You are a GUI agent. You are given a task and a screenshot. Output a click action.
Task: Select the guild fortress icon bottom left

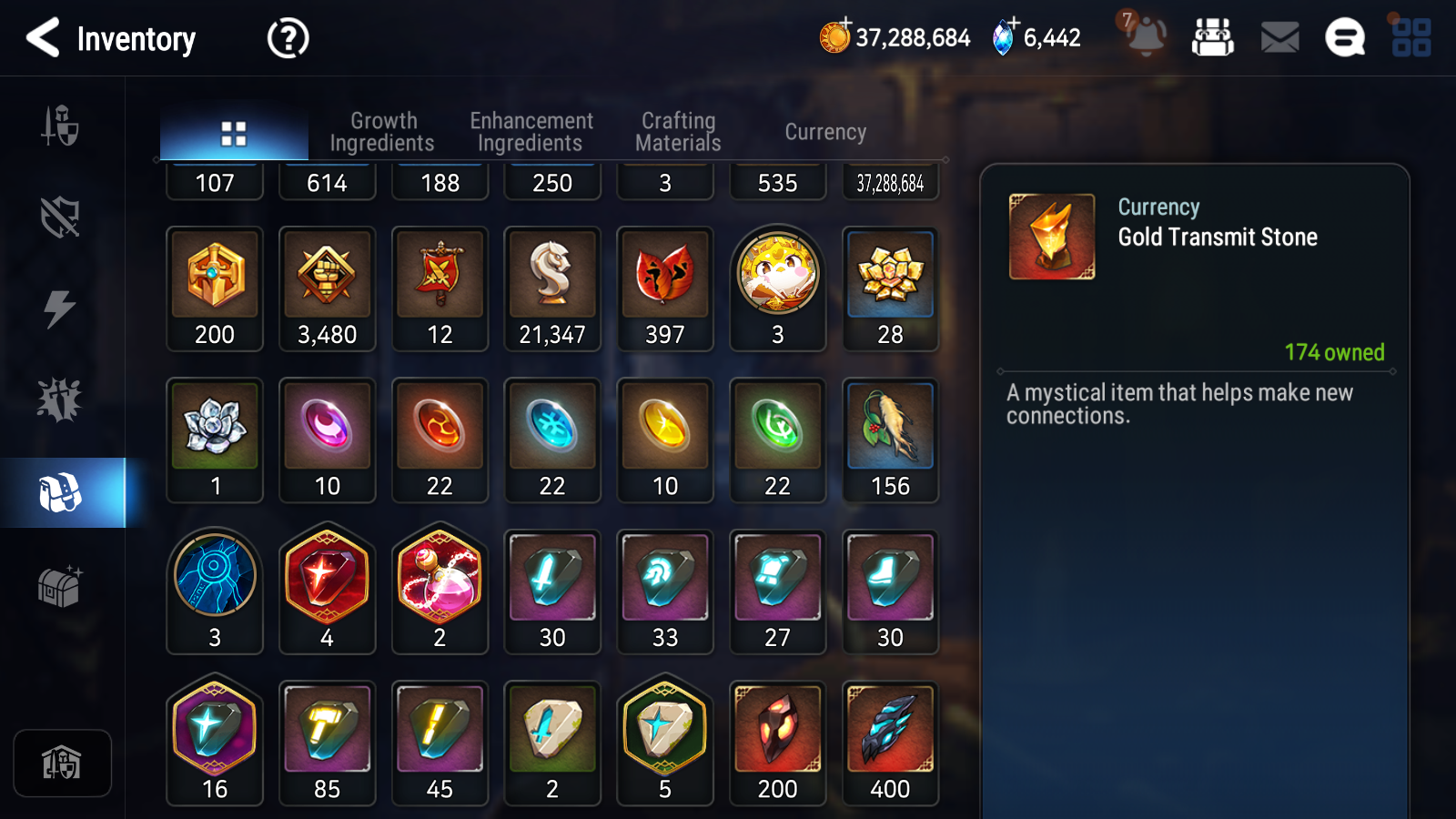click(60, 764)
